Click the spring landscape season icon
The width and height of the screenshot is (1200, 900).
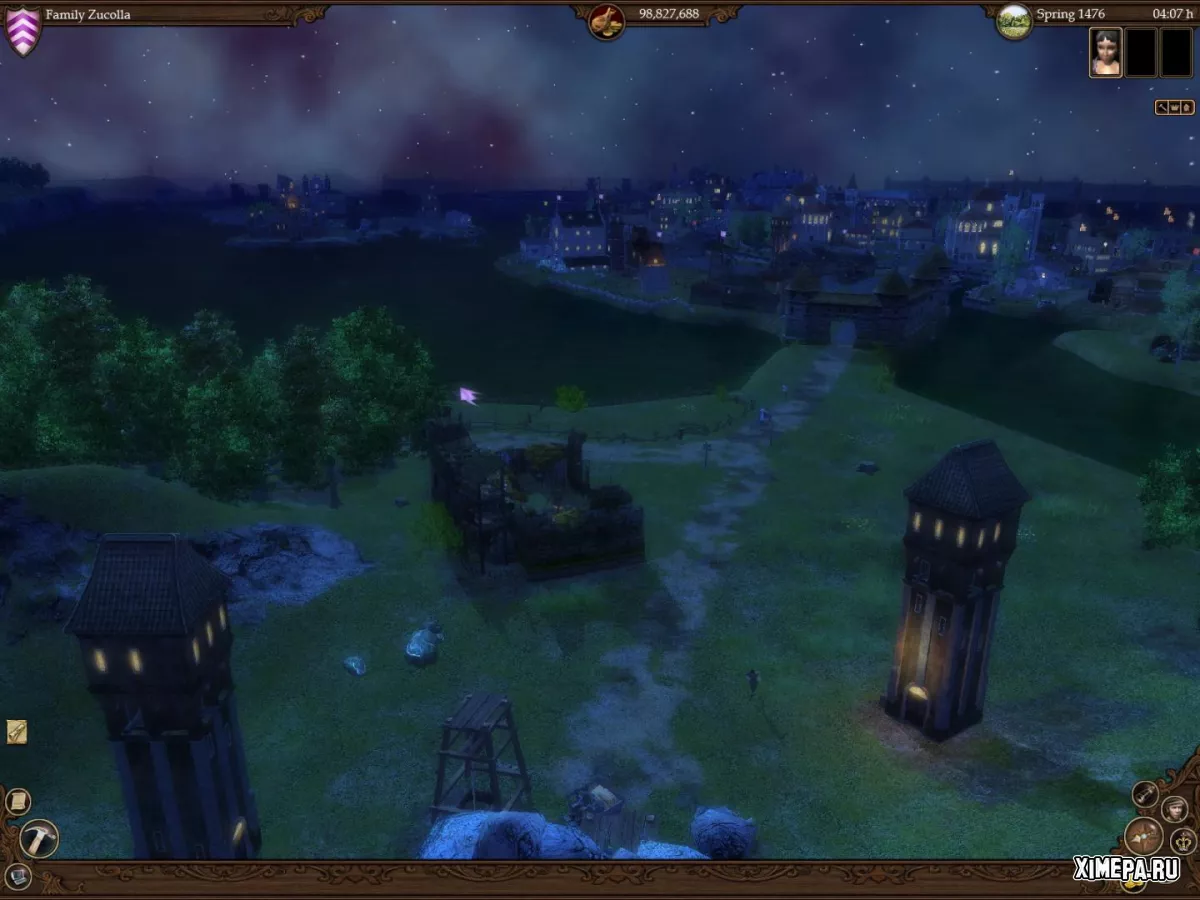click(1014, 20)
